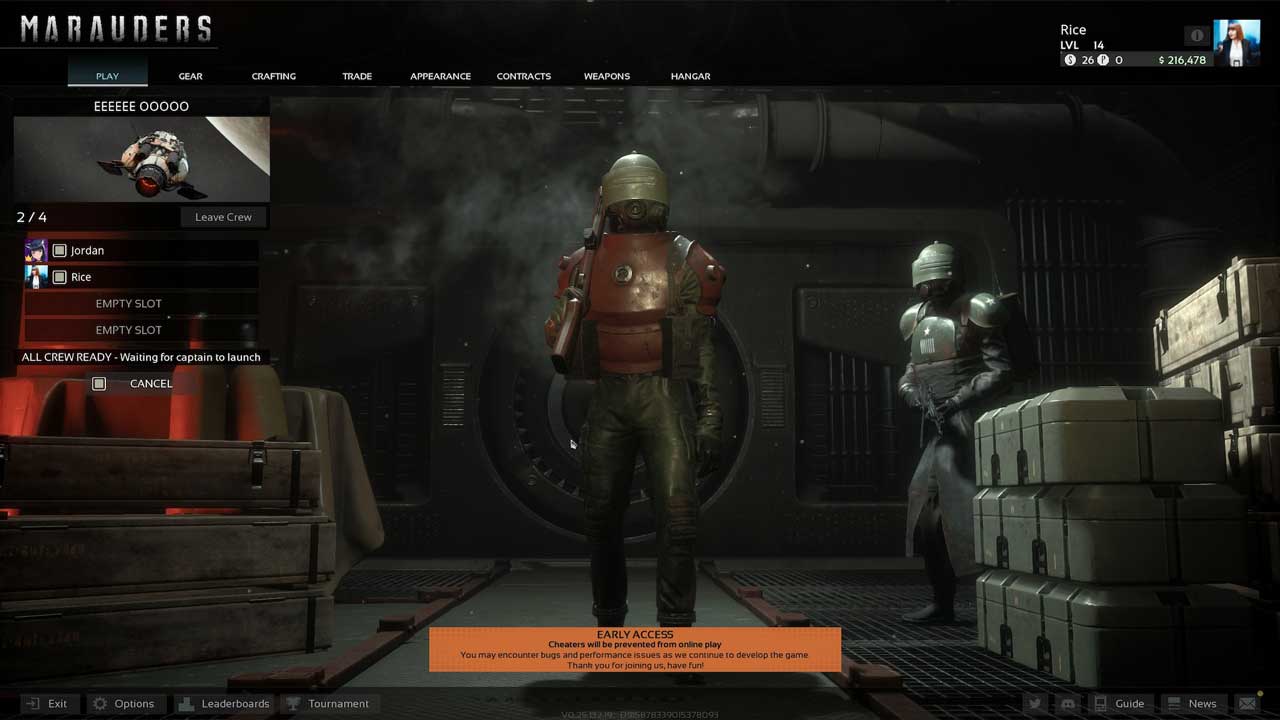Switch to the Appearance tab
Viewport: 1280px width, 720px height.
click(440, 76)
